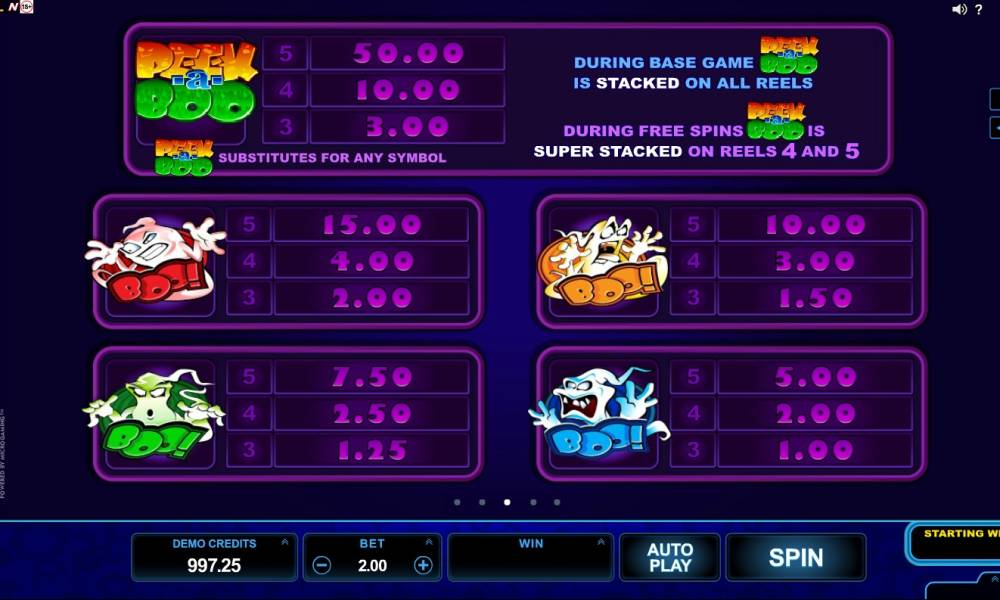Open help via the question mark icon
This screenshot has height=600, width=1000.
tap(978, 9)
